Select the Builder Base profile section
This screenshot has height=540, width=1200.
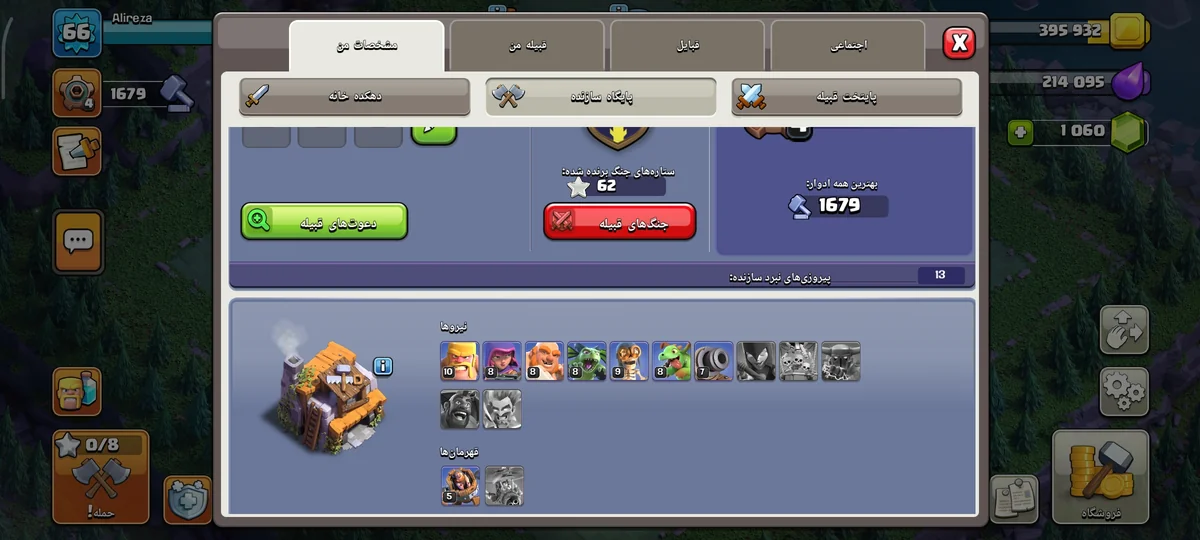[601, 97]
